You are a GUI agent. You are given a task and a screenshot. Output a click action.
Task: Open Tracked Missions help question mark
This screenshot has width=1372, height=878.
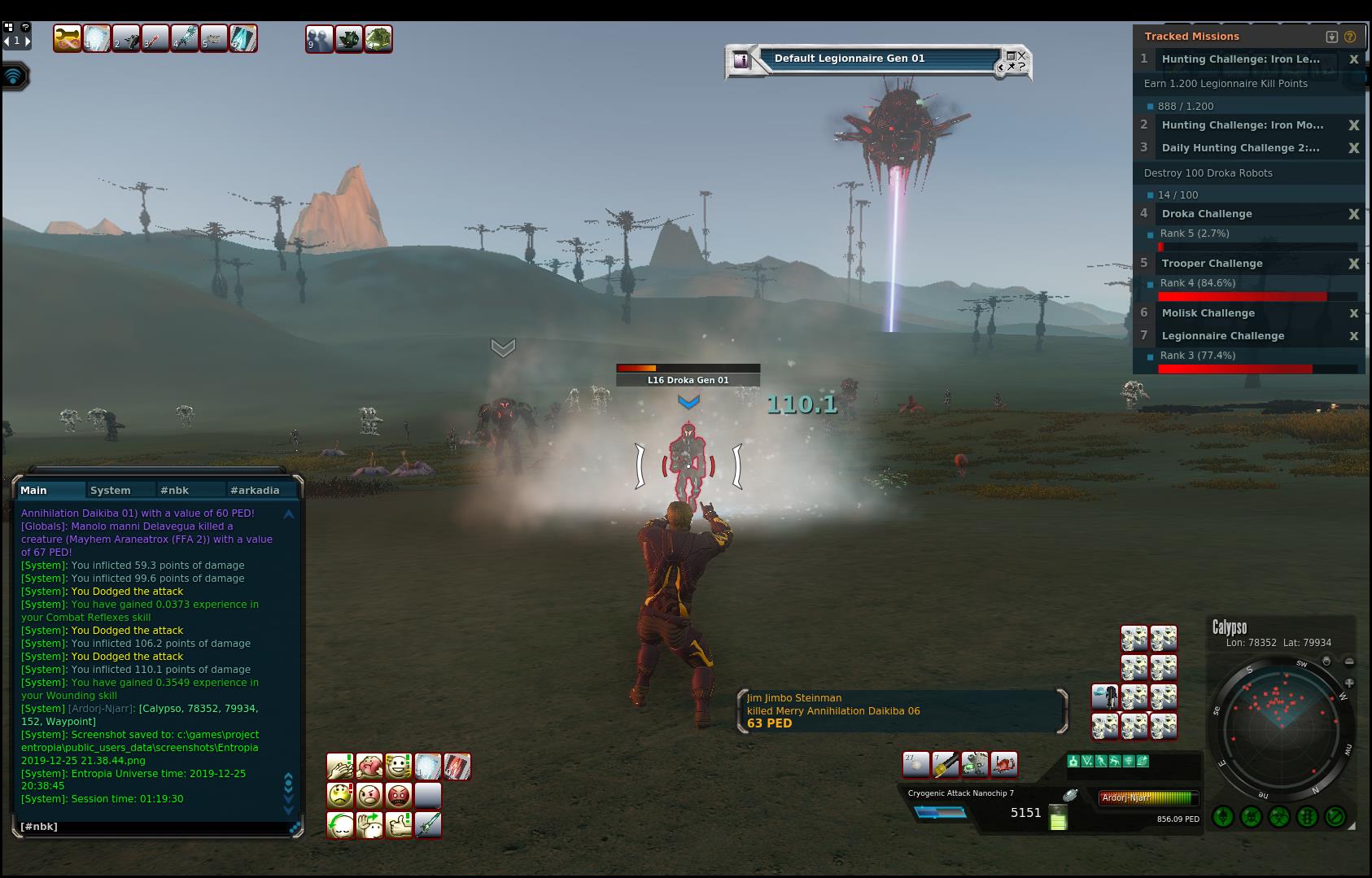pyautogui.click(x=1350, y=37)
